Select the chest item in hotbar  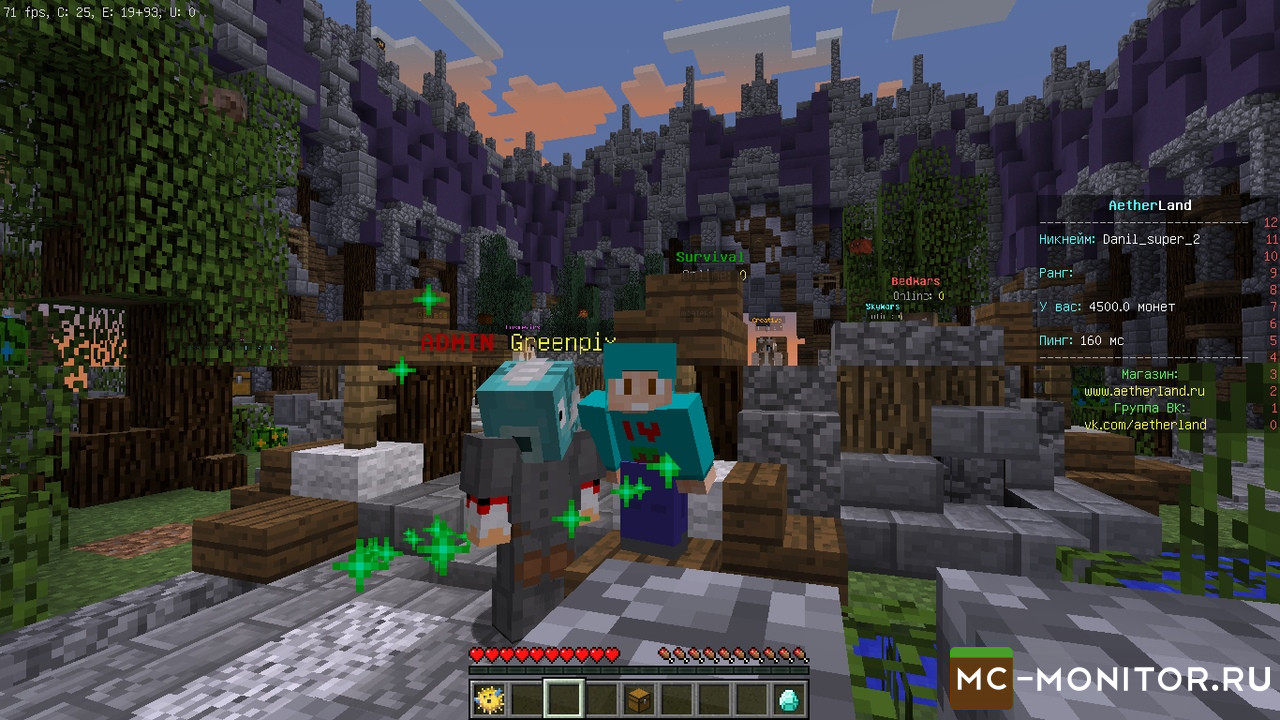pos(640,698)
